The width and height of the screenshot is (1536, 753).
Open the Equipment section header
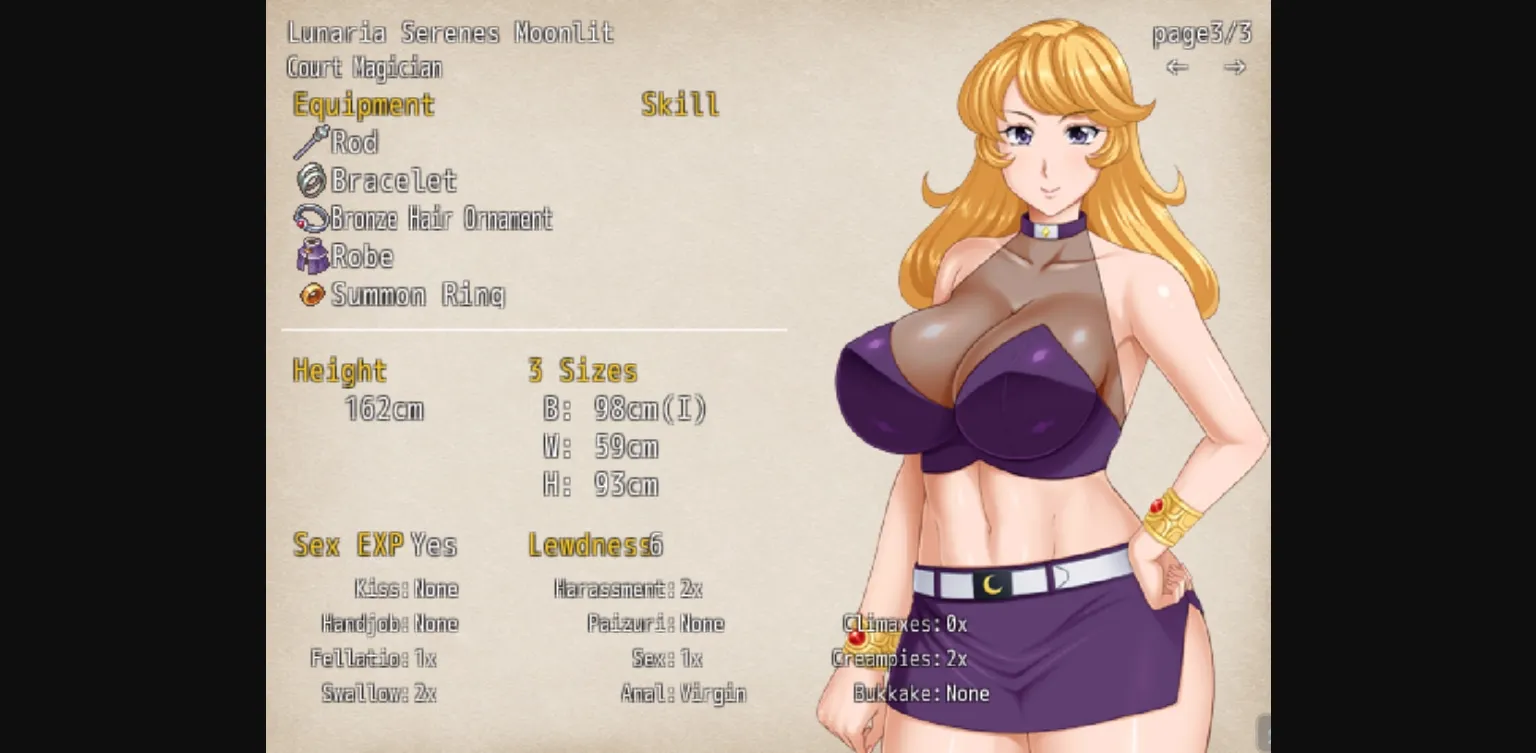(362, 104)
